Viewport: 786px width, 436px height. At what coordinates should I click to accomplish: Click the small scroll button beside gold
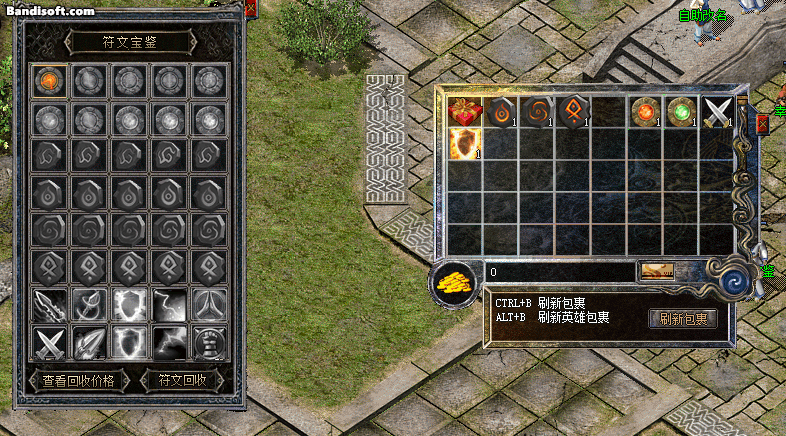click(657, 271)
